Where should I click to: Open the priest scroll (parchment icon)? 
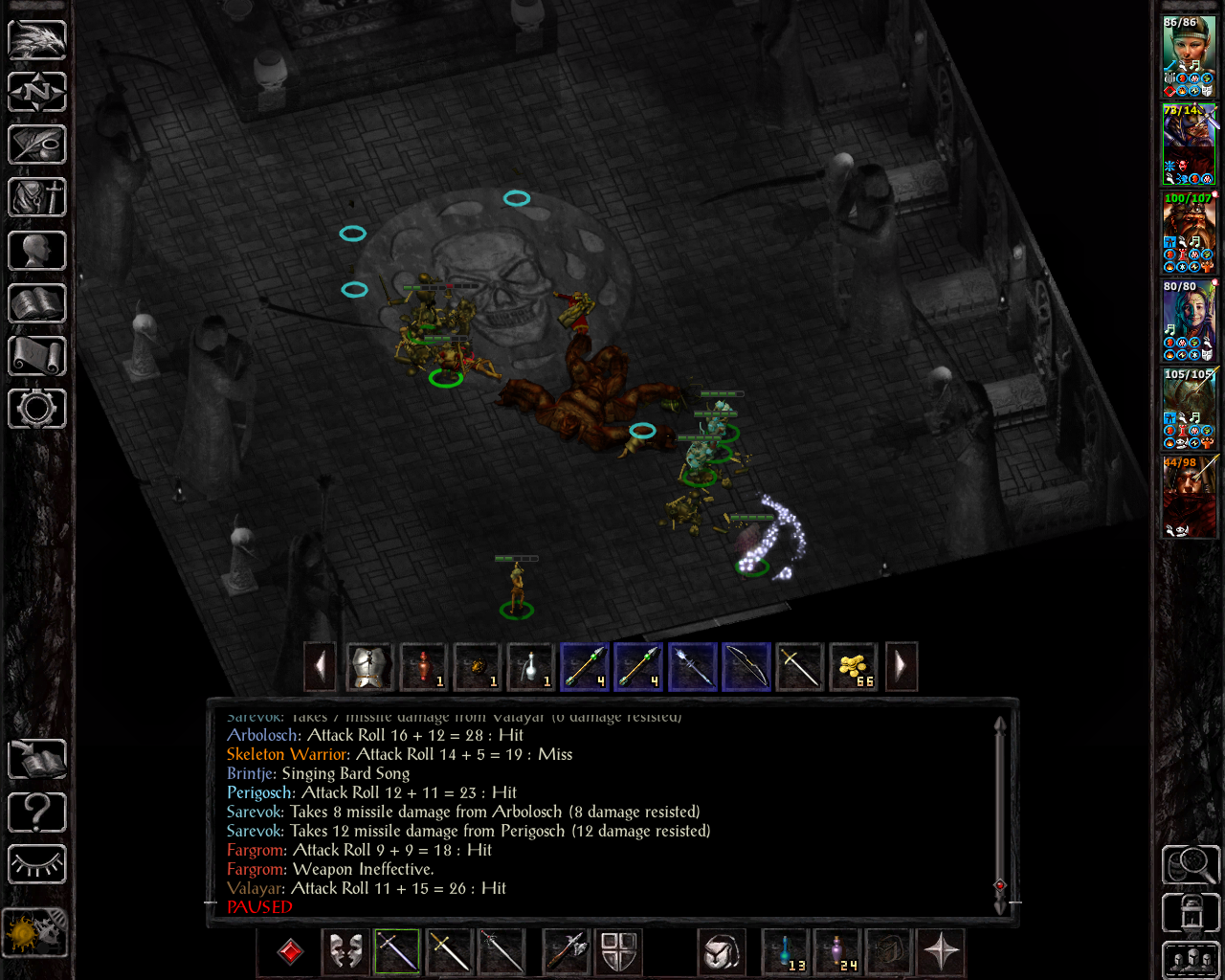[x=37, y=356]
